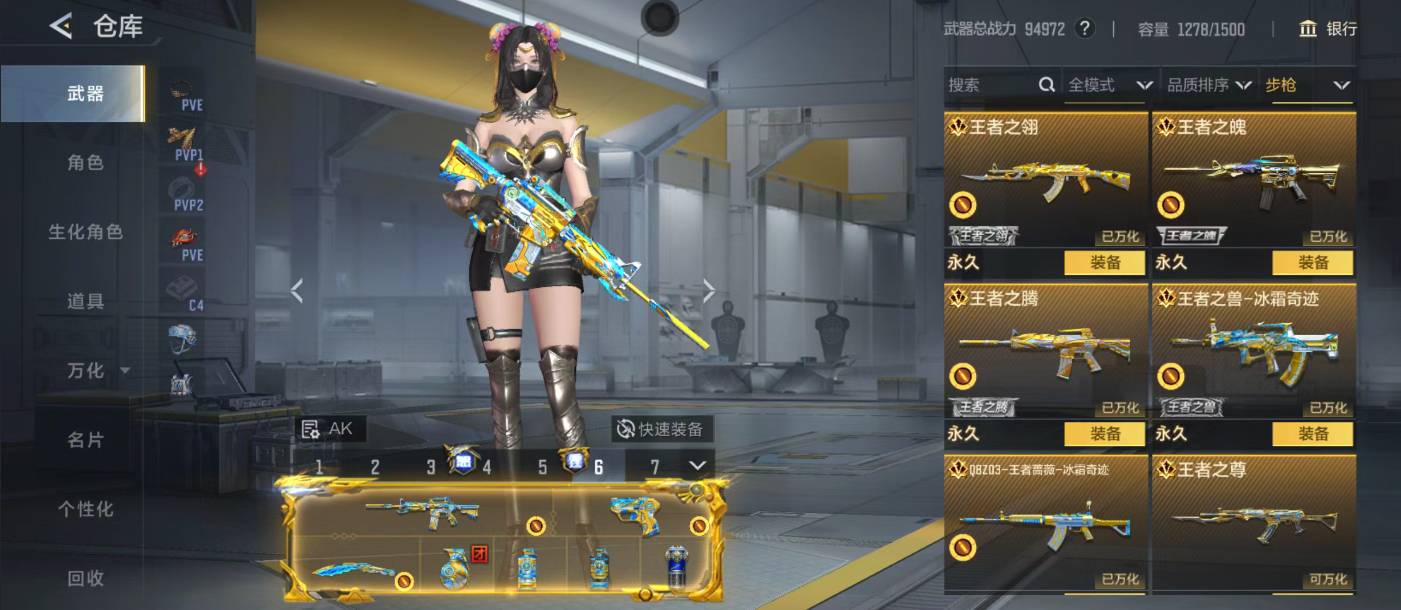The image size is (1401, 610).
Task: Equip the 王者之腾 rifle
Action: point(1104,434)
